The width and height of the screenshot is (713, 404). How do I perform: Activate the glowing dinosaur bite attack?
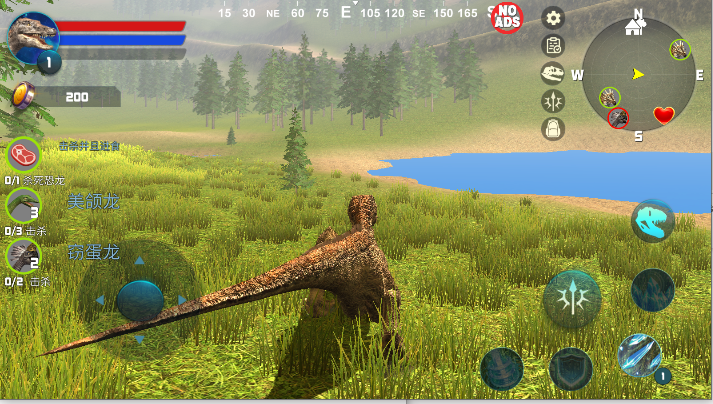[x=652, y=221]
